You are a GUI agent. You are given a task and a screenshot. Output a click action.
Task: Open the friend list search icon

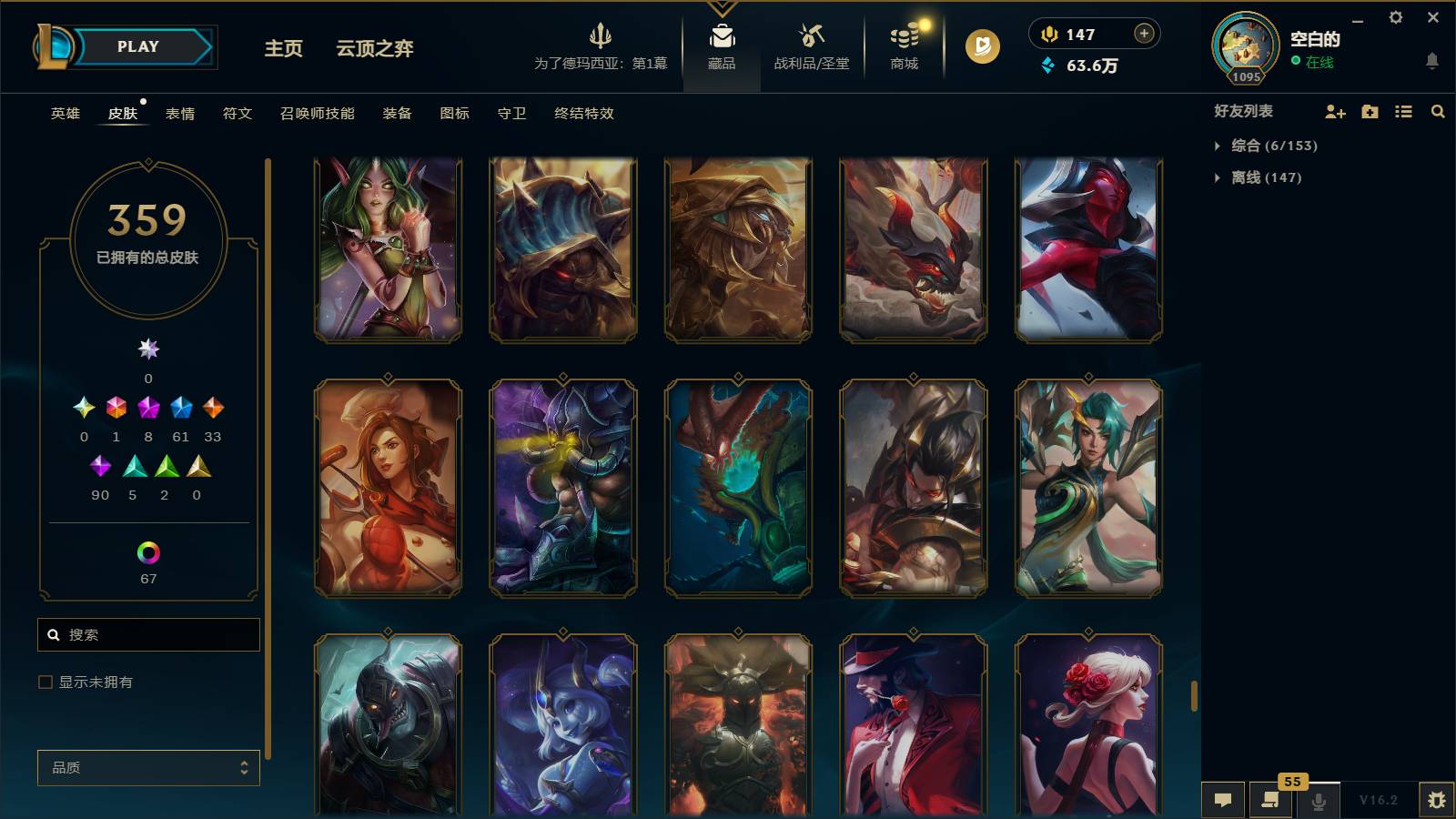1438,111
